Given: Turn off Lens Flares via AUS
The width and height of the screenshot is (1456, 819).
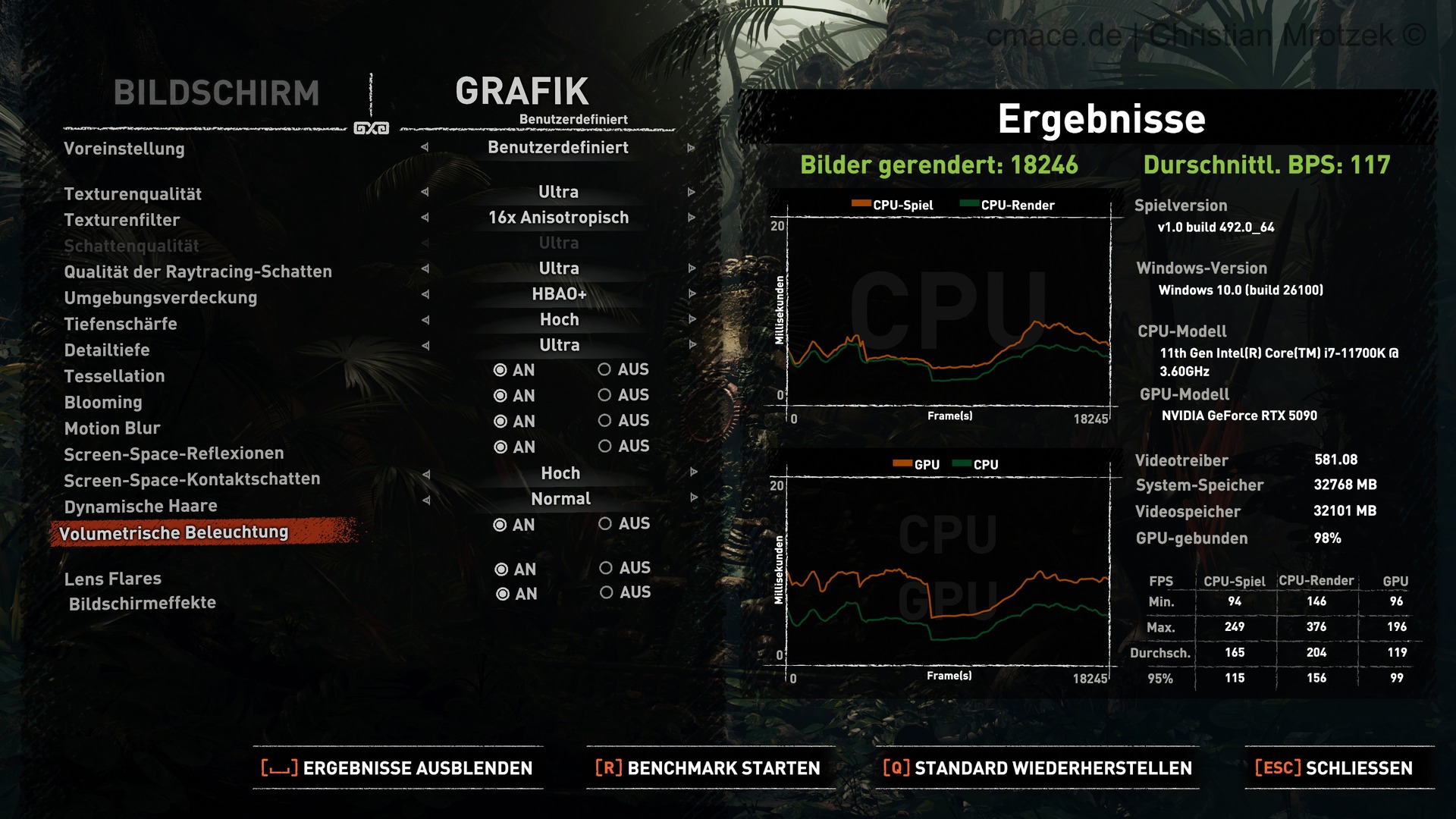Looking at the screenshot, I should (x=606, y=568).
